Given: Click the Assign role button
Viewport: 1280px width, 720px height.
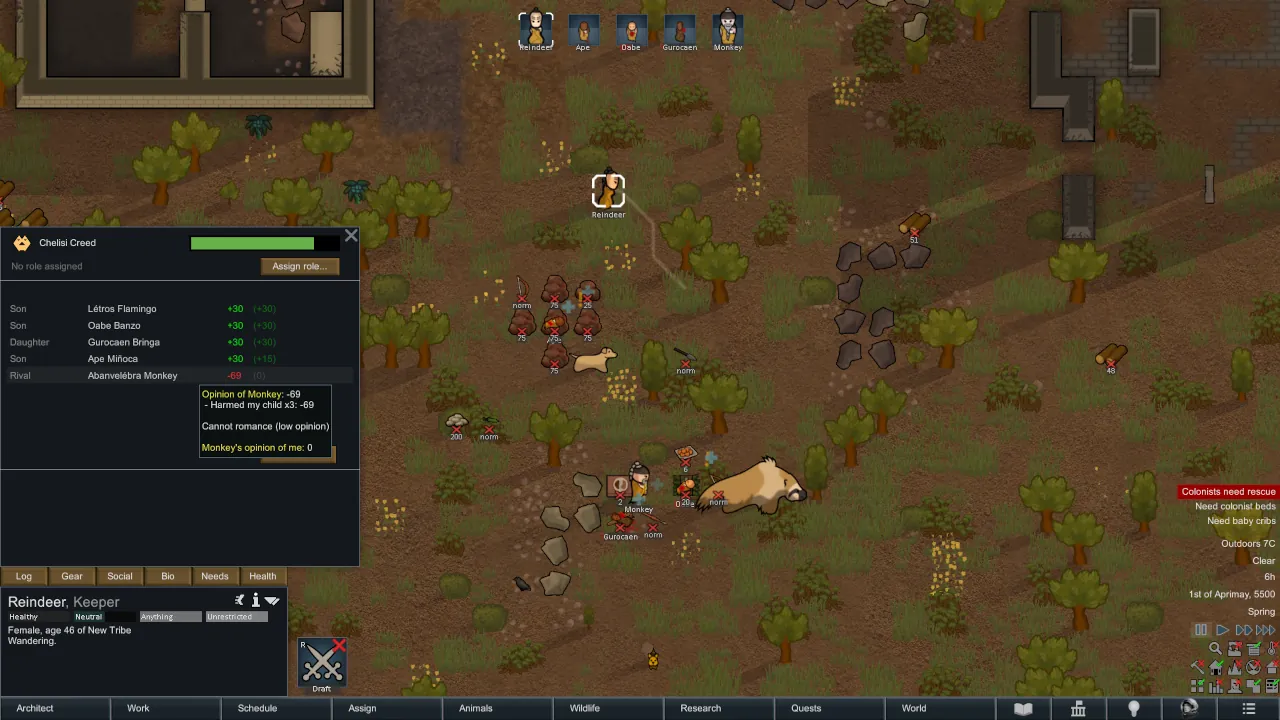Looking at the screenshot, I should tap(299, 266).
